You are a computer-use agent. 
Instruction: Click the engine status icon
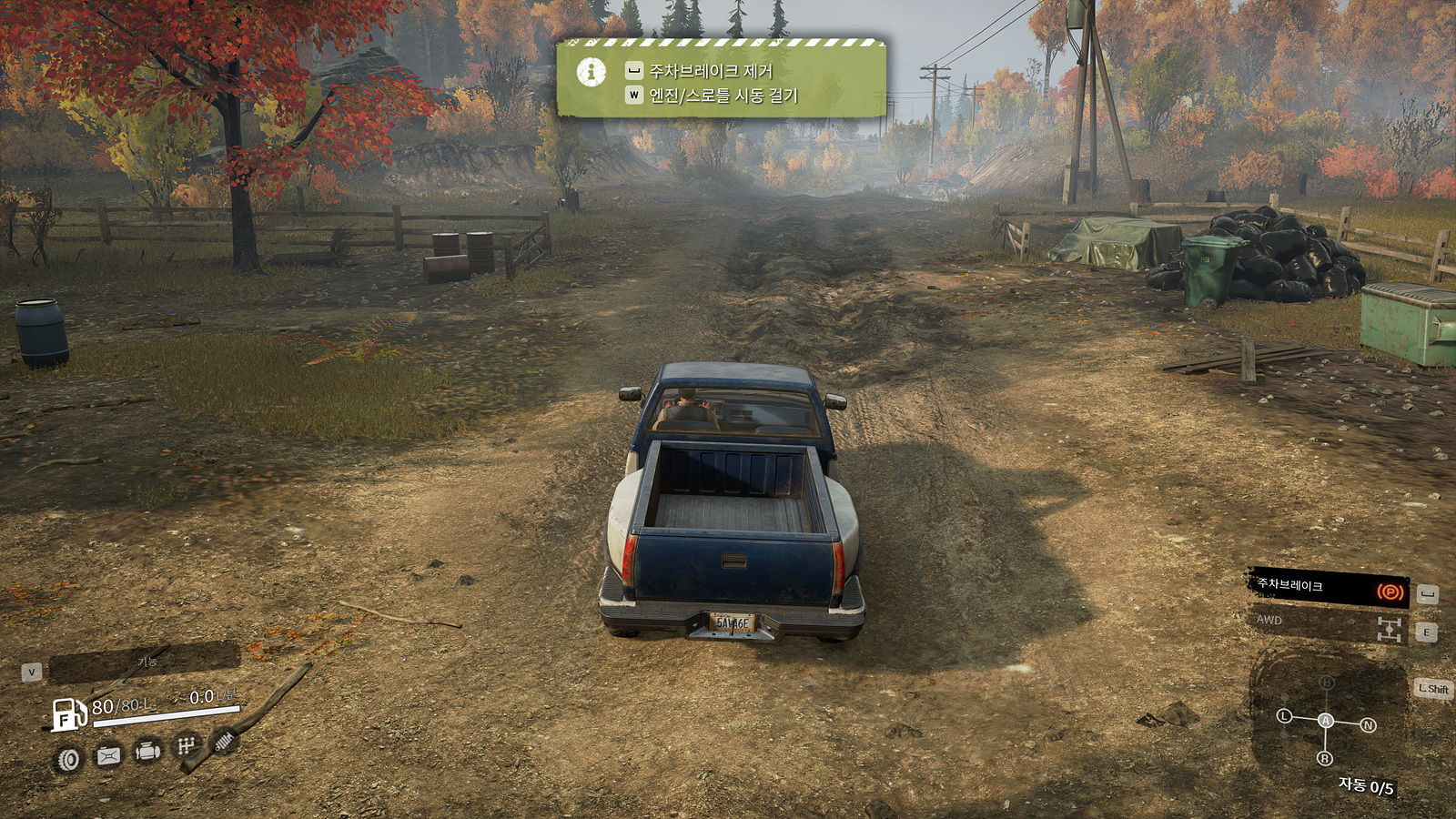point(147,752)
